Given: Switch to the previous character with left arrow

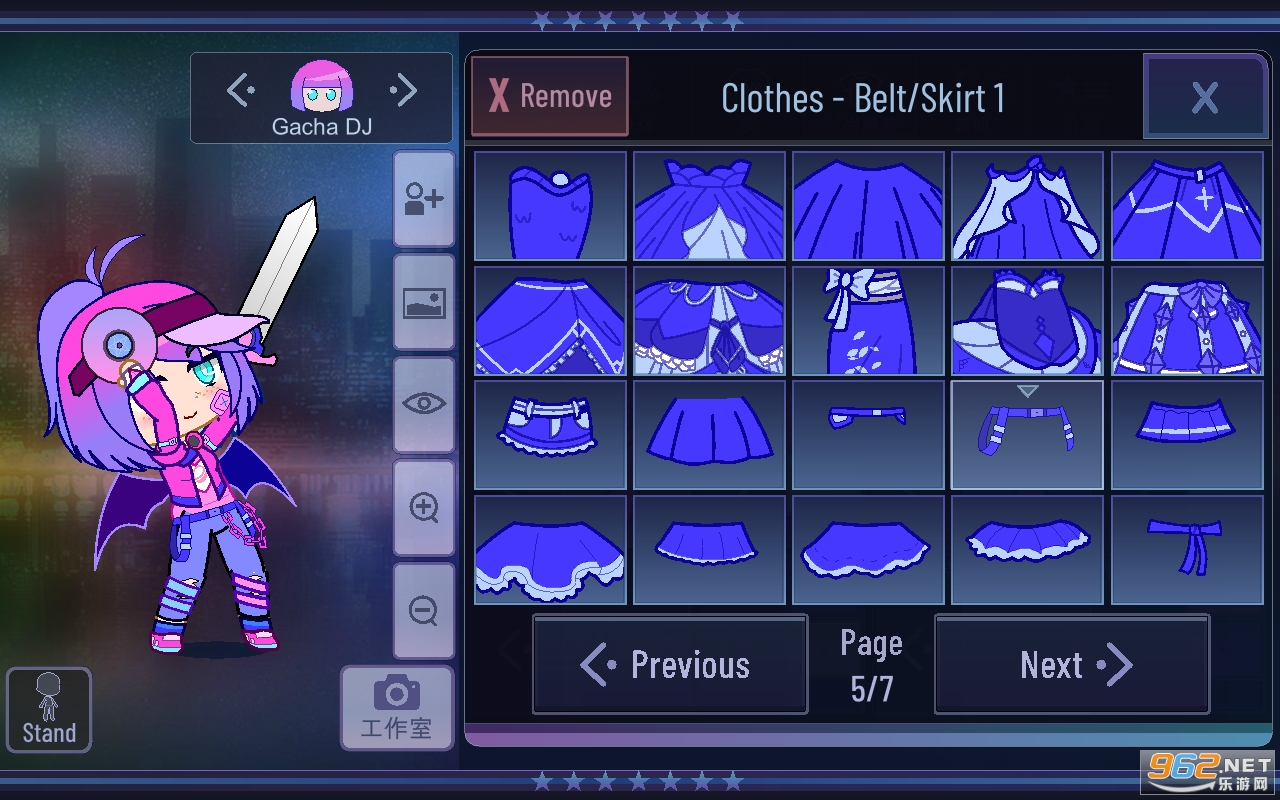Looking at the screenshot, I should point(240,91).
